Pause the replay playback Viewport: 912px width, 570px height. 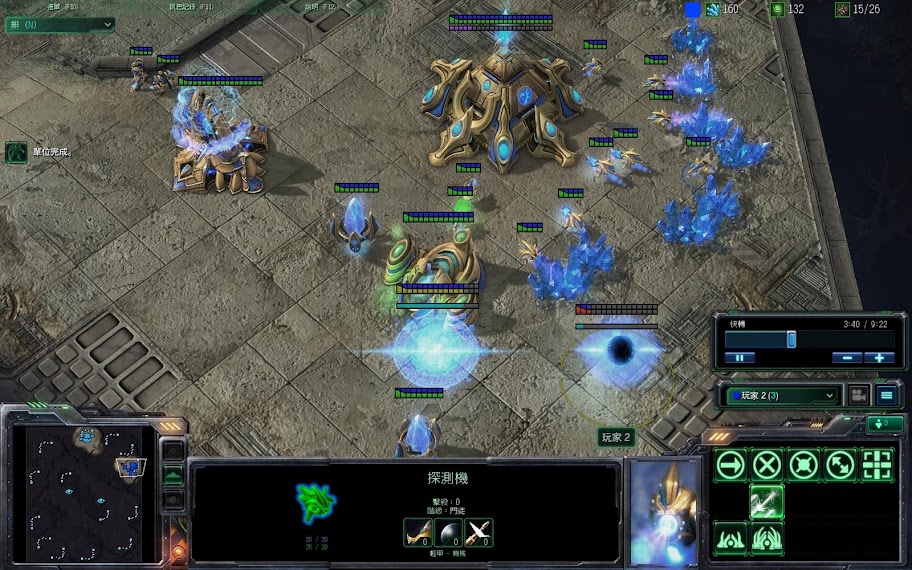(740, 357)
